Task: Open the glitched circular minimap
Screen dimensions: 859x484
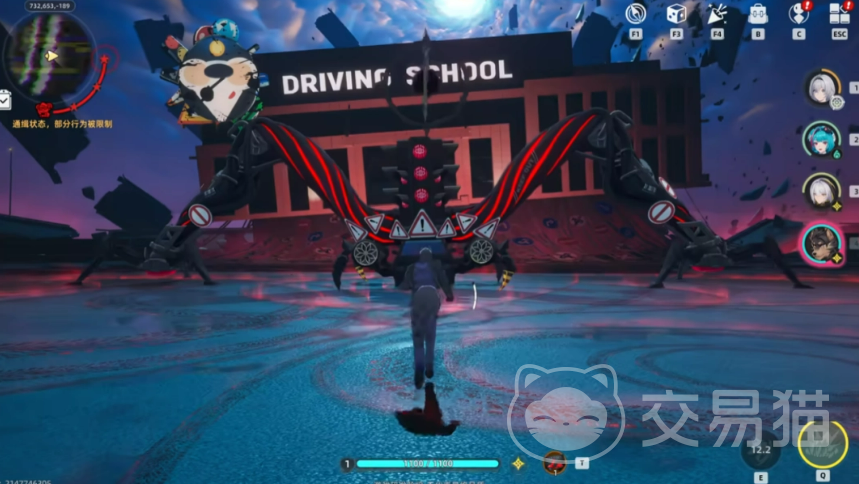Action: (50, 56)
